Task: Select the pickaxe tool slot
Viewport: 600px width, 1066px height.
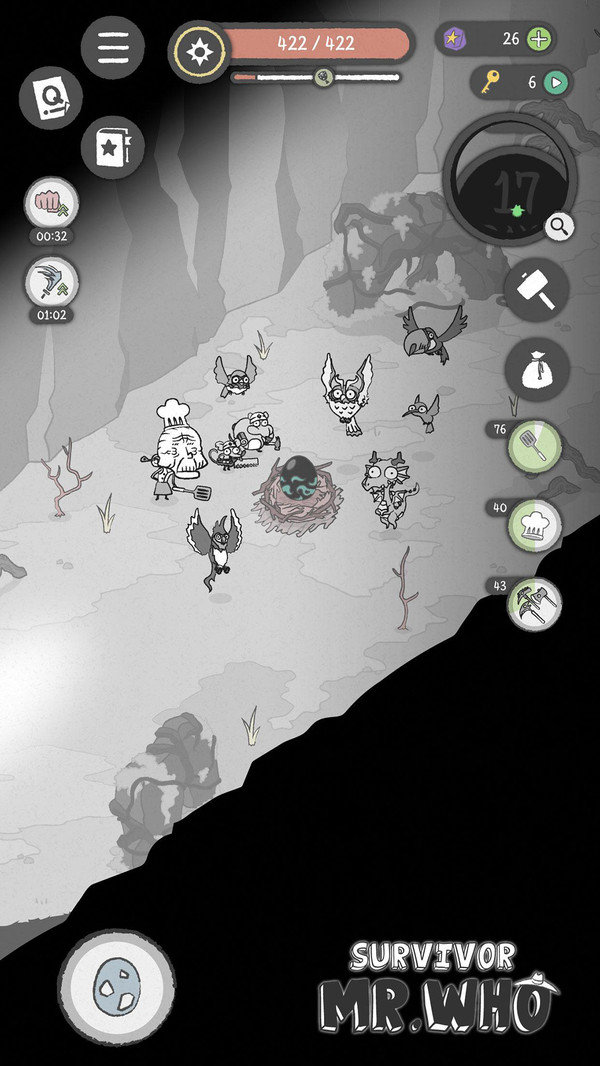Action: (x=534, y=604)
